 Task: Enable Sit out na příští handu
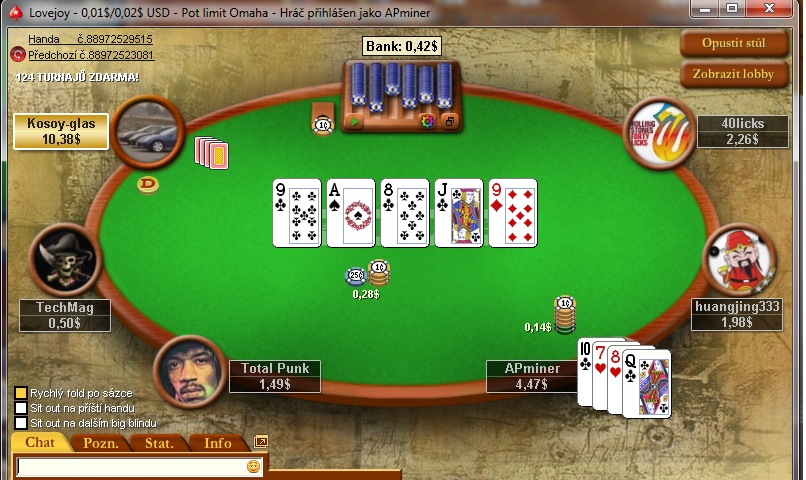(20, 408)
